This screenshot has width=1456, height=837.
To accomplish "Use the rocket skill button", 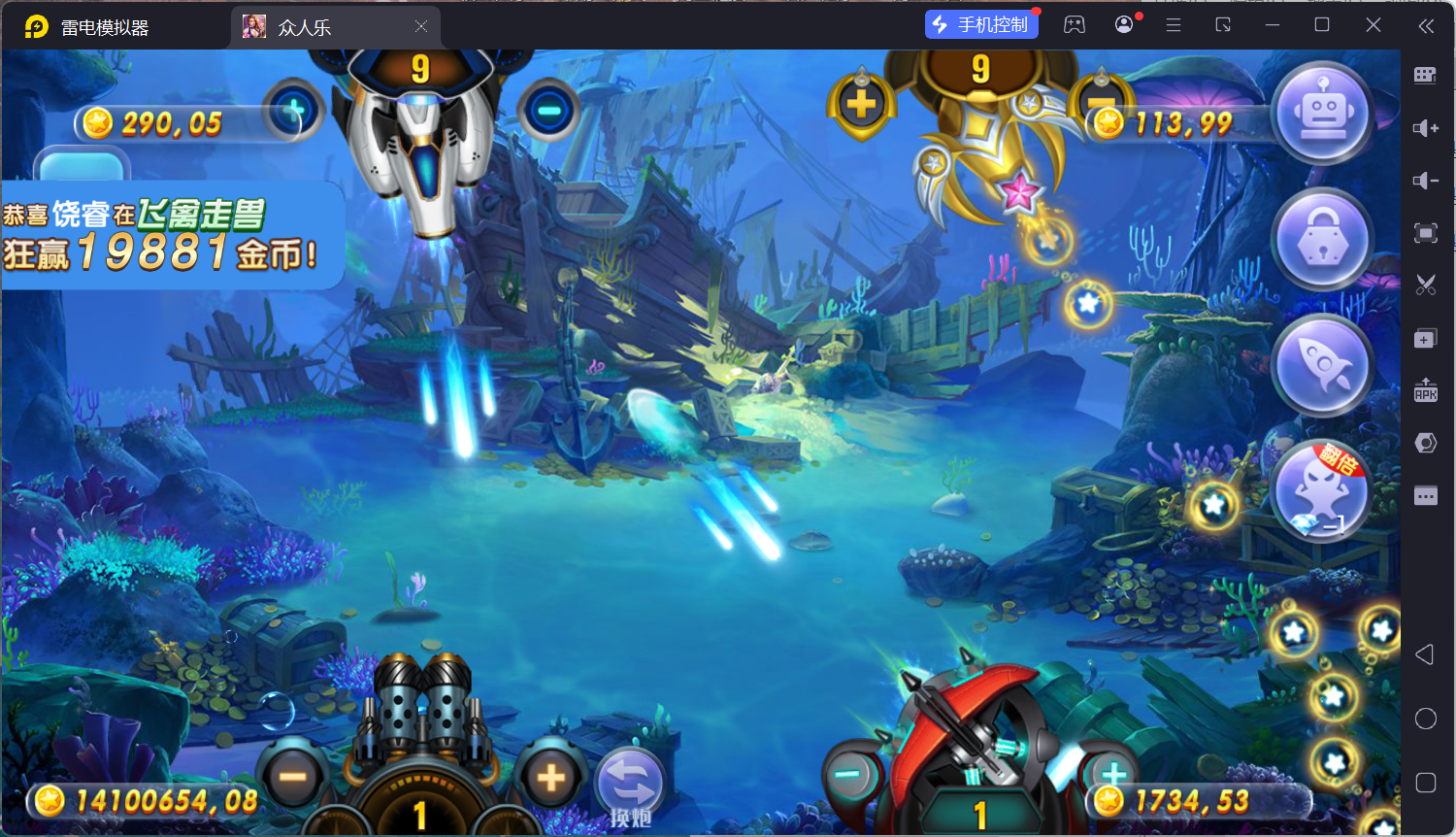I will click(1322, 365).
